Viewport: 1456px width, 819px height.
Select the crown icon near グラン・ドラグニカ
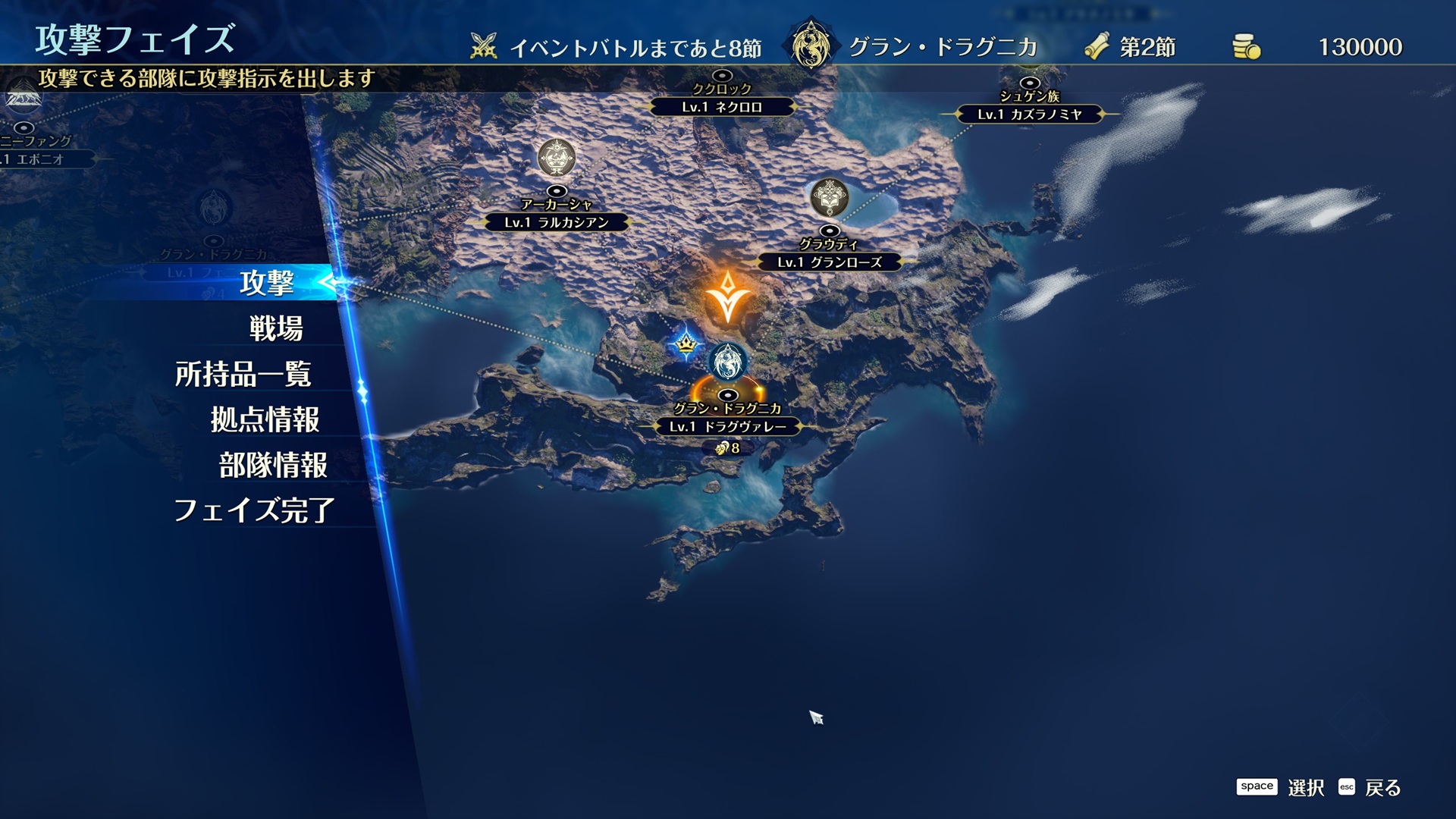point(684,345)
